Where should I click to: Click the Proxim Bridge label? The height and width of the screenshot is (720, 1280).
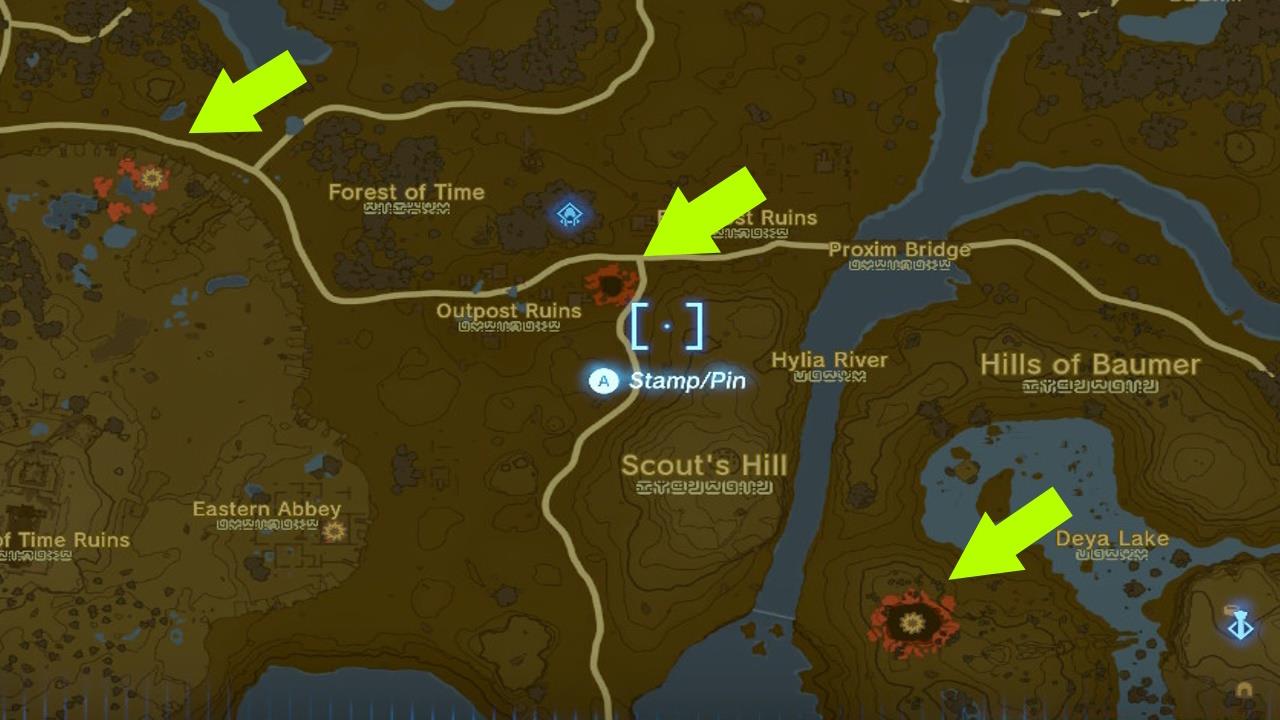point(899,250)
